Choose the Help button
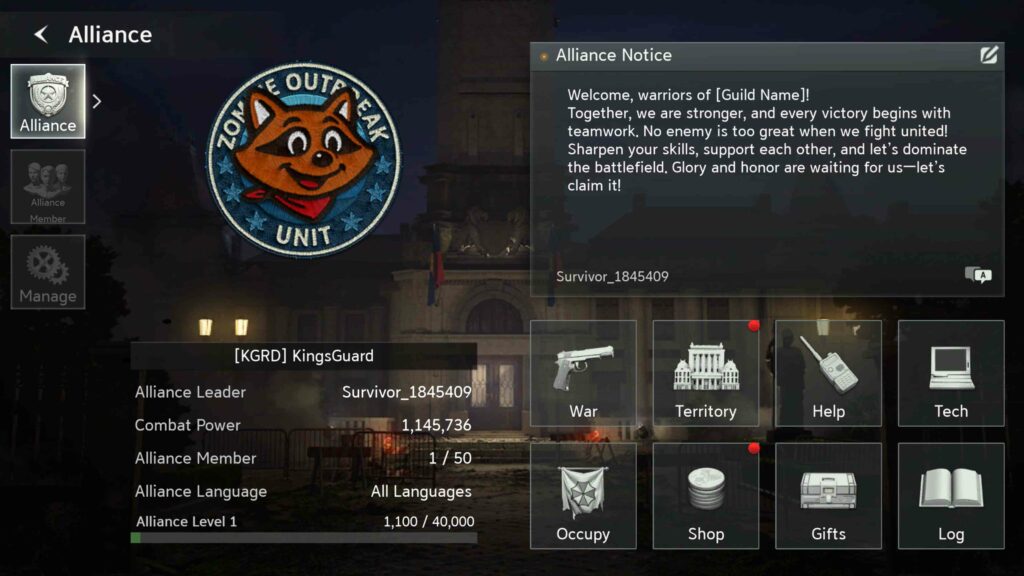This screenshot has height=576, width=1024. pyautogui.click(x=828, y=373)
